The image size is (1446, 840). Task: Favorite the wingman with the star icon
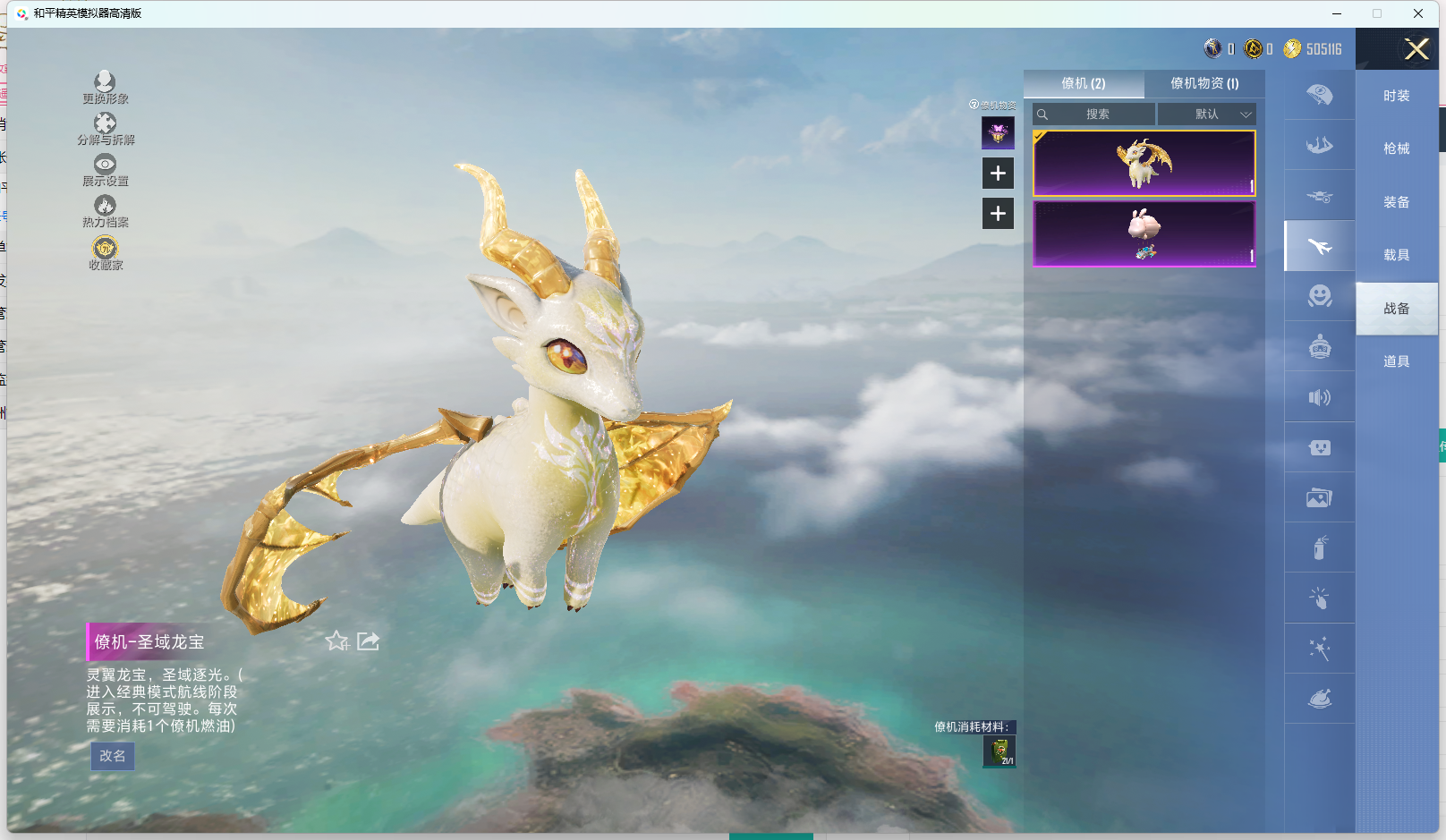336,641
